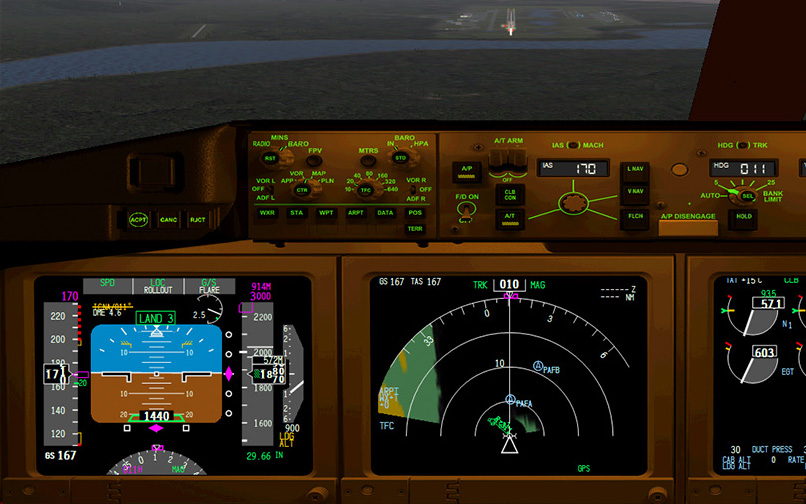Screen dimensions: 806x504
Task: Activate the POS map button
Action: pos(415,213)
